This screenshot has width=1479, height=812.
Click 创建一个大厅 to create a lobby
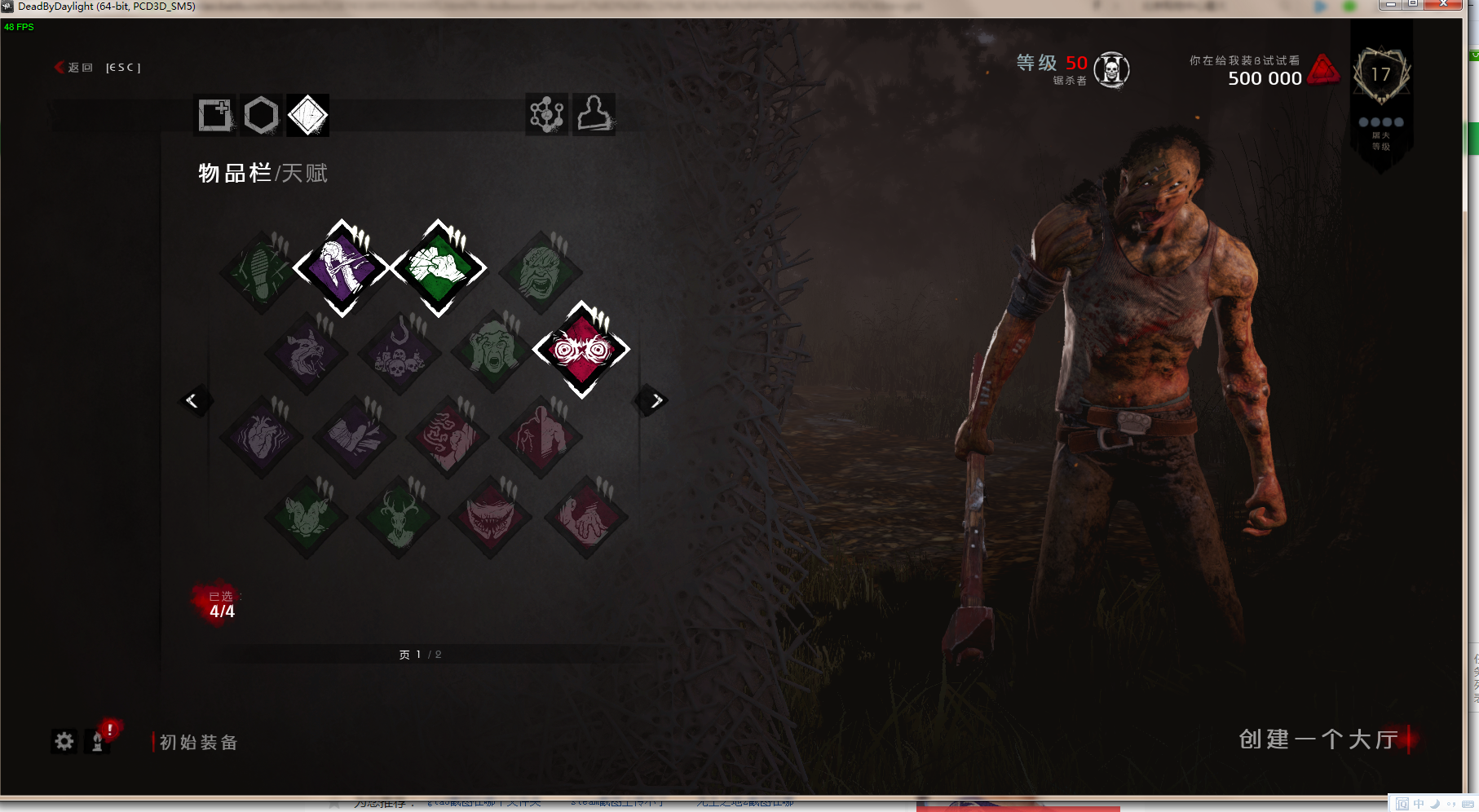coord(1318,739)
